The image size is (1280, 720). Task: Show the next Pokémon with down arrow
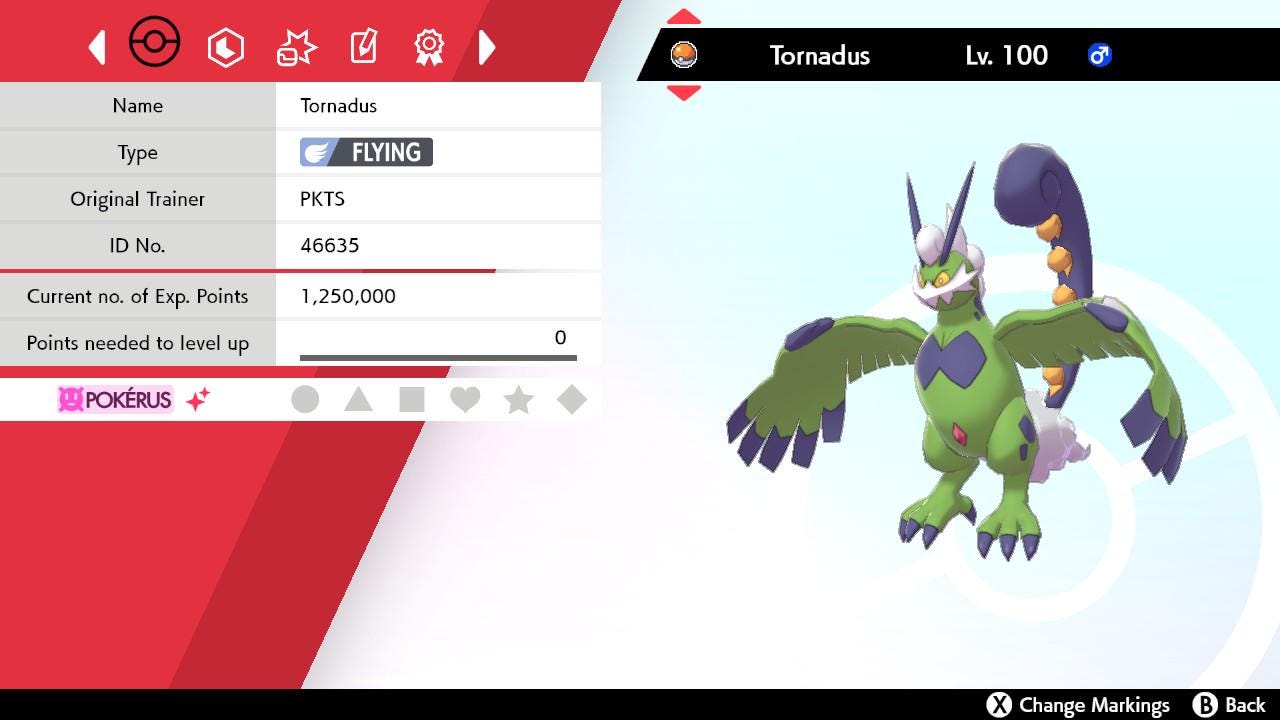[684, 93]
